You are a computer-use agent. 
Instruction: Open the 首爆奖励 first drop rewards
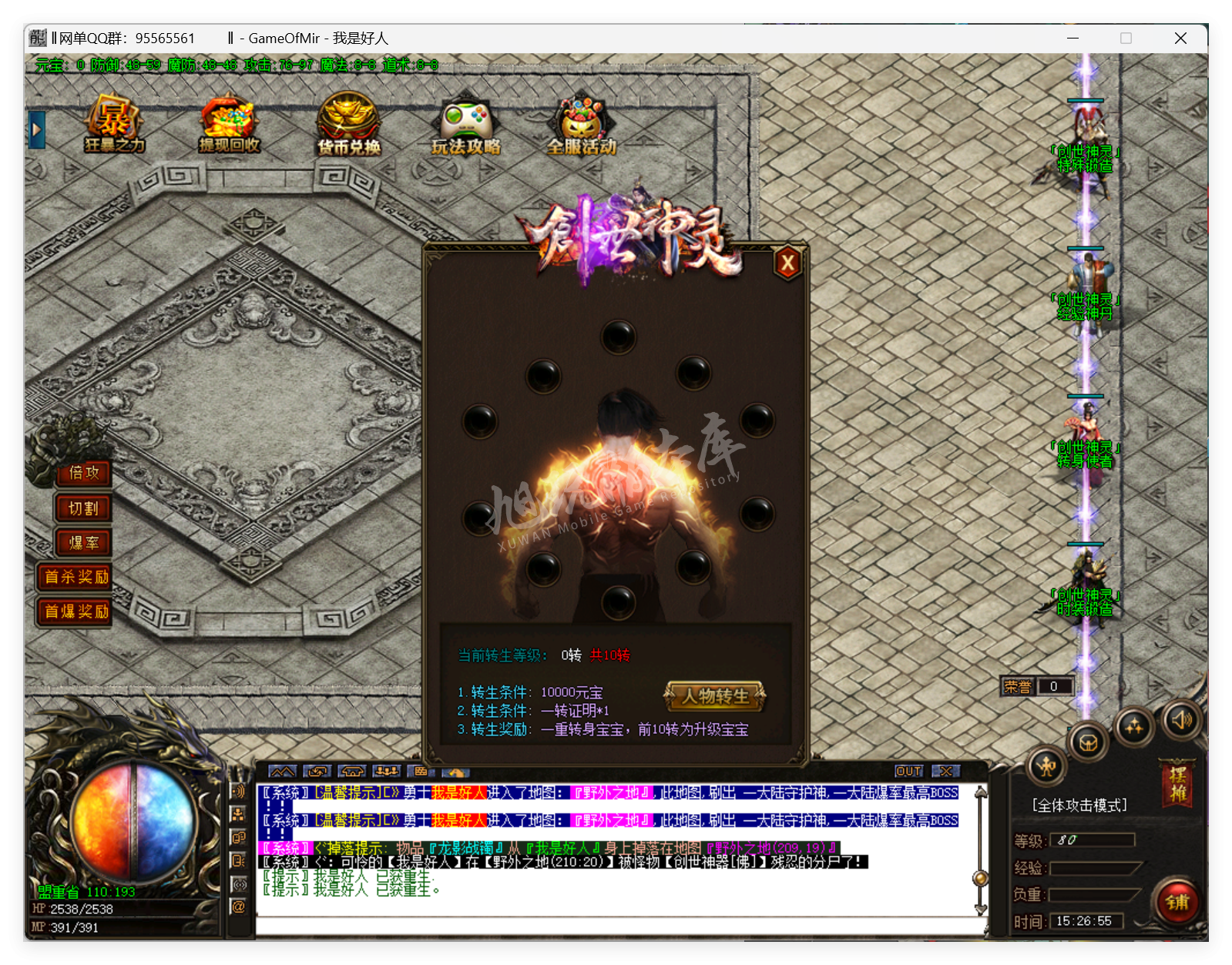coord(76,612)
